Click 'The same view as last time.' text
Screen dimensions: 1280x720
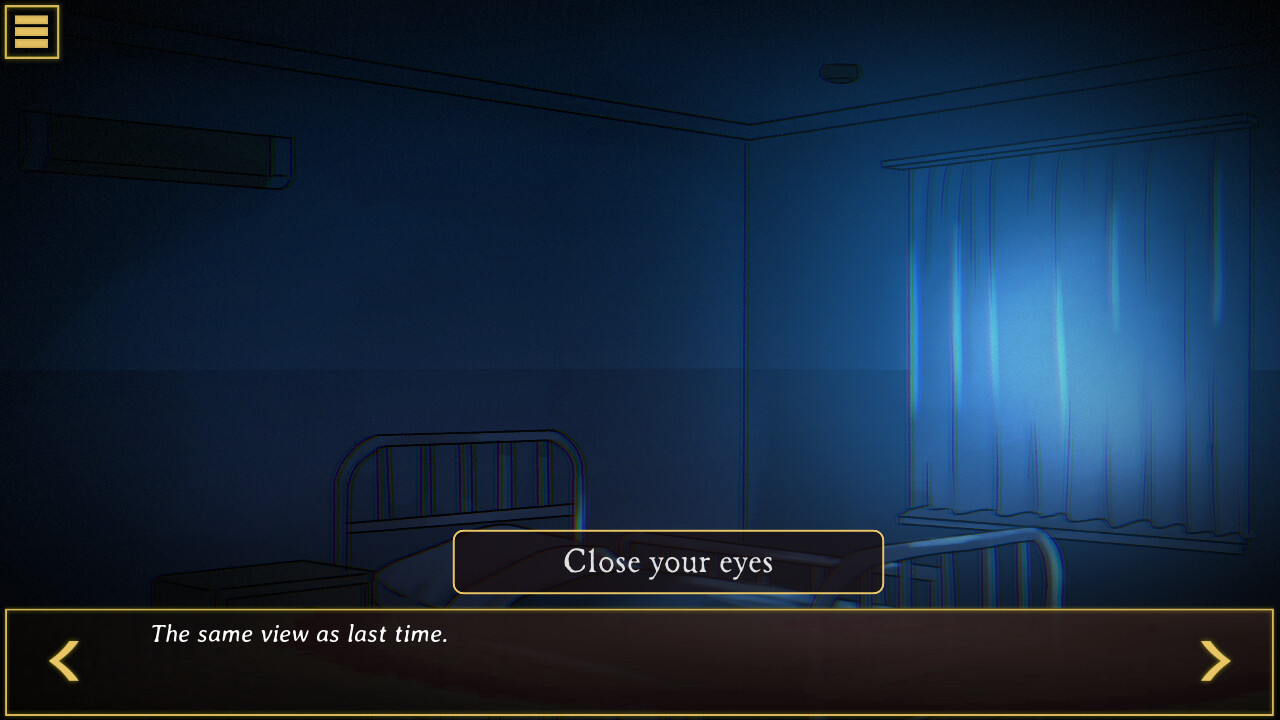coord(300,634)
